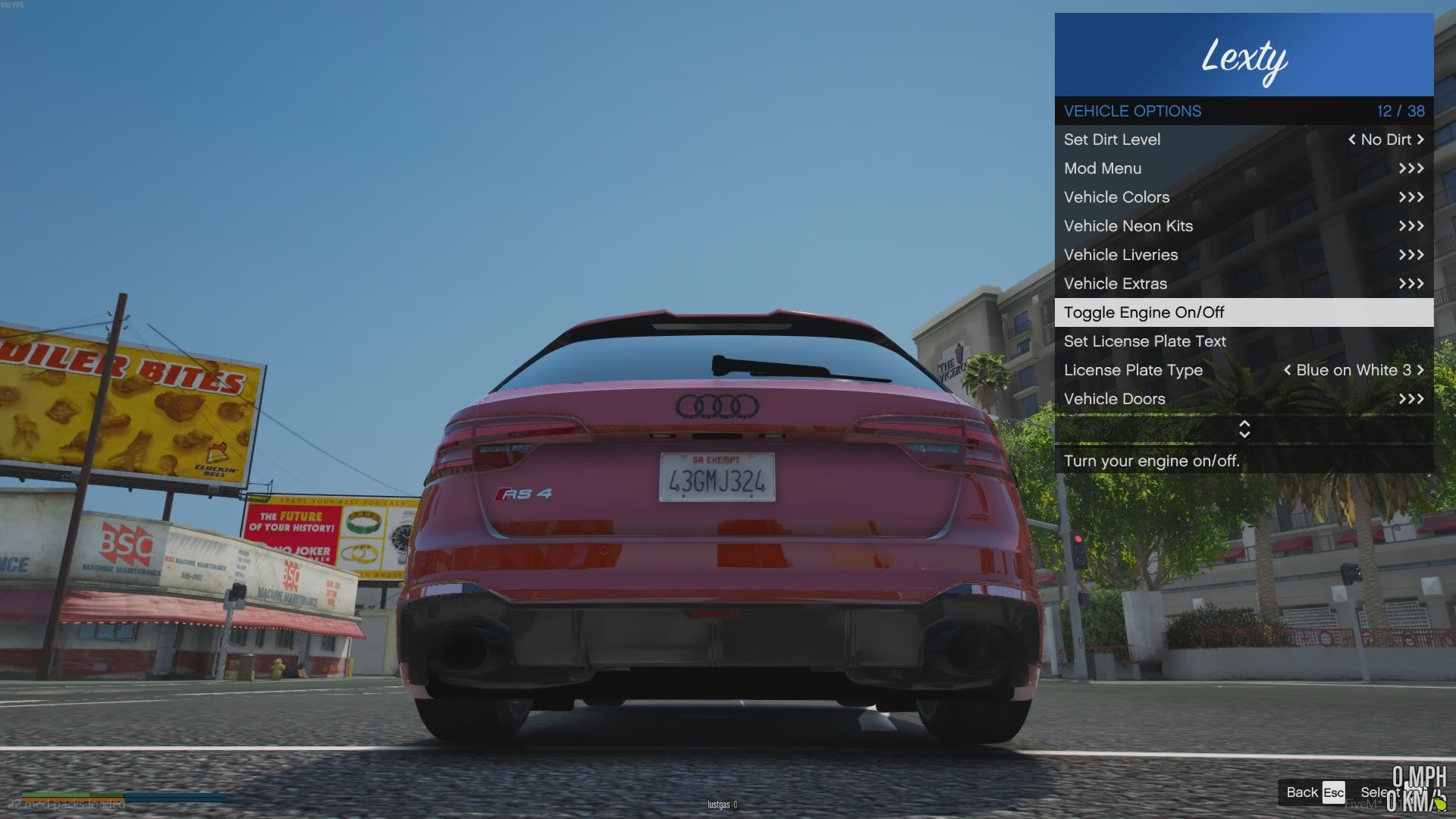Viewport: 1456px width, 819px height.
Task: Select Vehicle Neon Kits entry
Action: (1244, 226)
